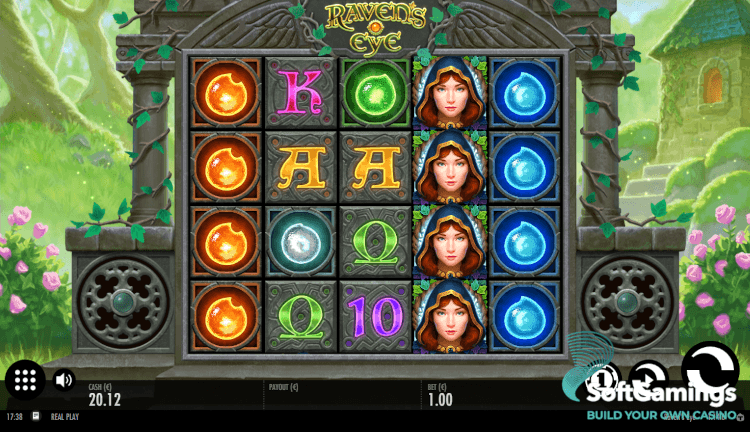Image resolution: width=750 pixels, height=432 pixels.
Task: Toggle the sound speaker icon
Action: tap(64, 380)
